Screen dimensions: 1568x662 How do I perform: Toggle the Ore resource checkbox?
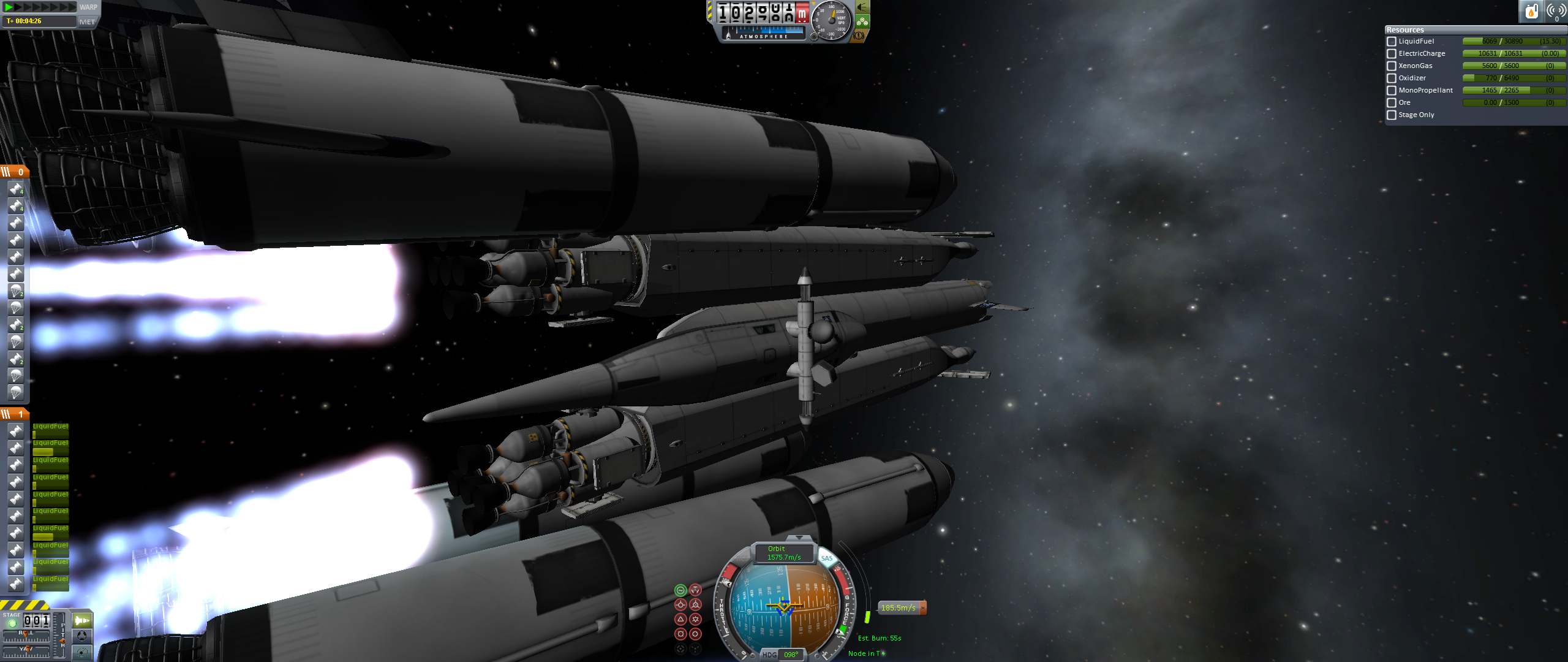click(x=1392, y=103)
